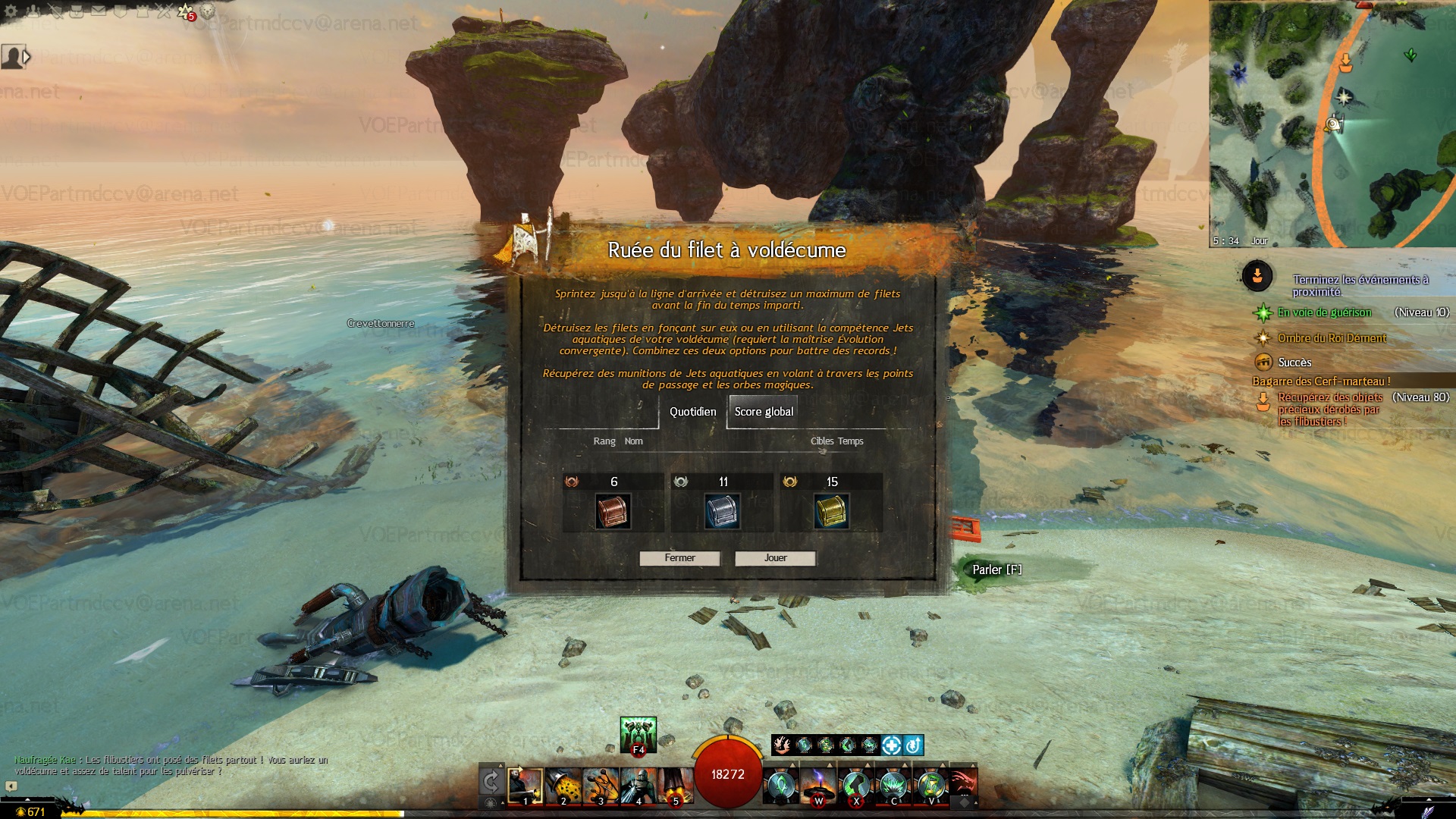Viewport: 1456px width, 819px height.
Task: Click the gold reward chest
Action: (x=831, y=512)
